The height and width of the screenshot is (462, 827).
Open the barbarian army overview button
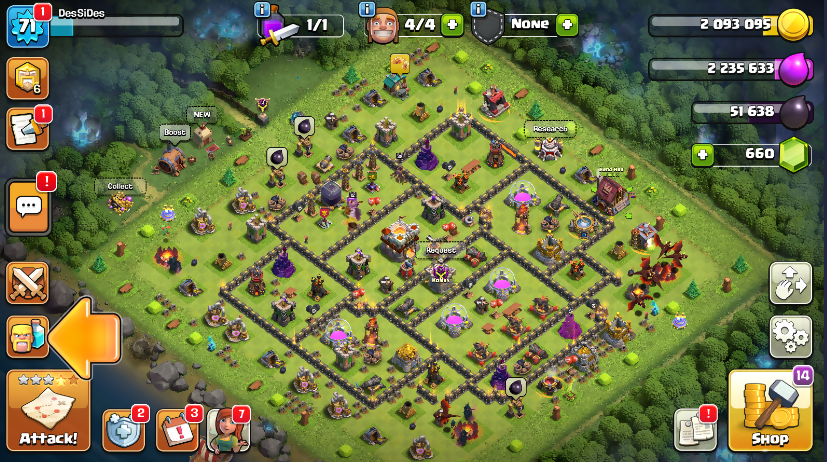pos(27,337)
